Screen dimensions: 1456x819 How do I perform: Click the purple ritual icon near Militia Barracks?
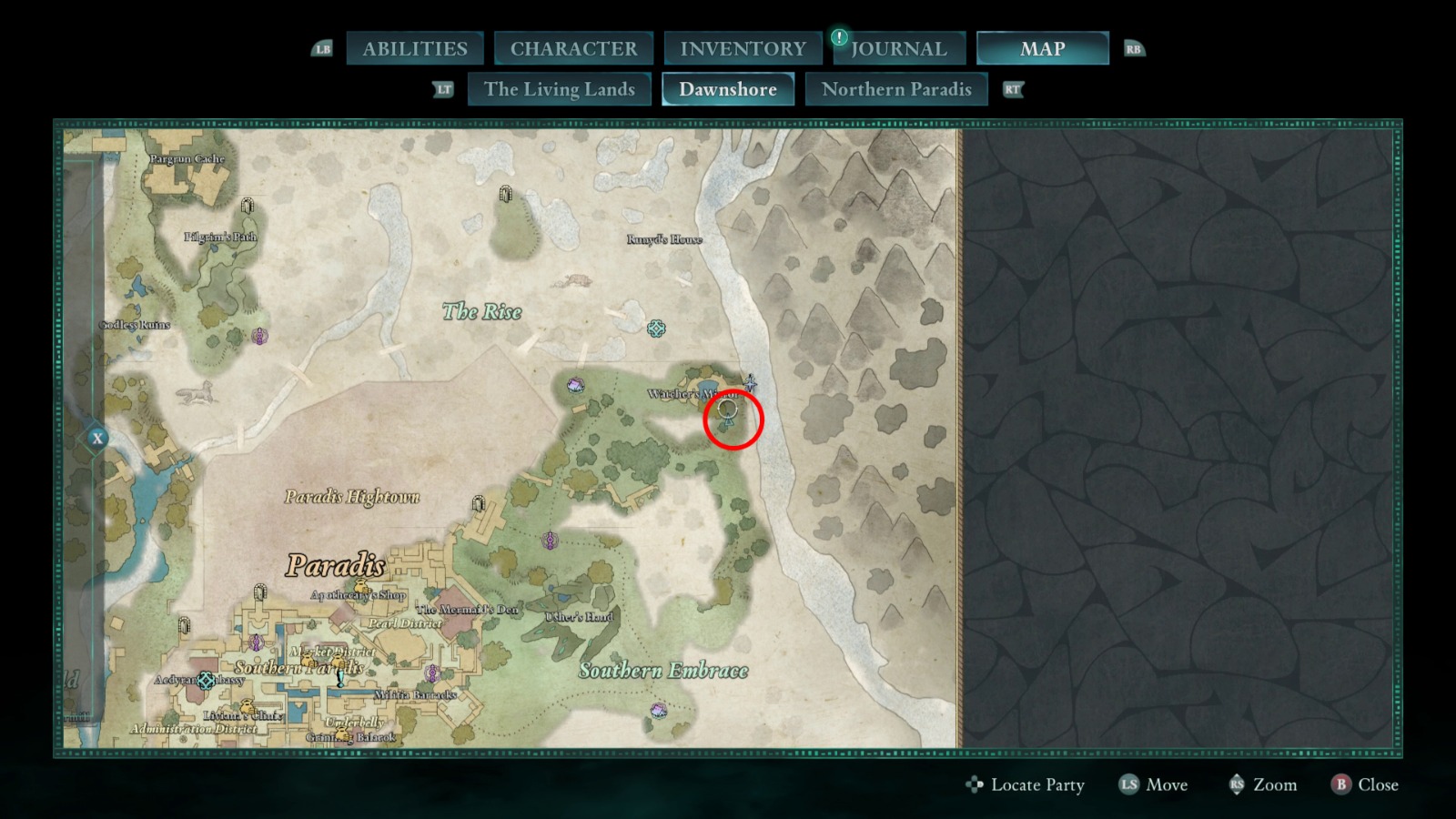pos(432,673)
